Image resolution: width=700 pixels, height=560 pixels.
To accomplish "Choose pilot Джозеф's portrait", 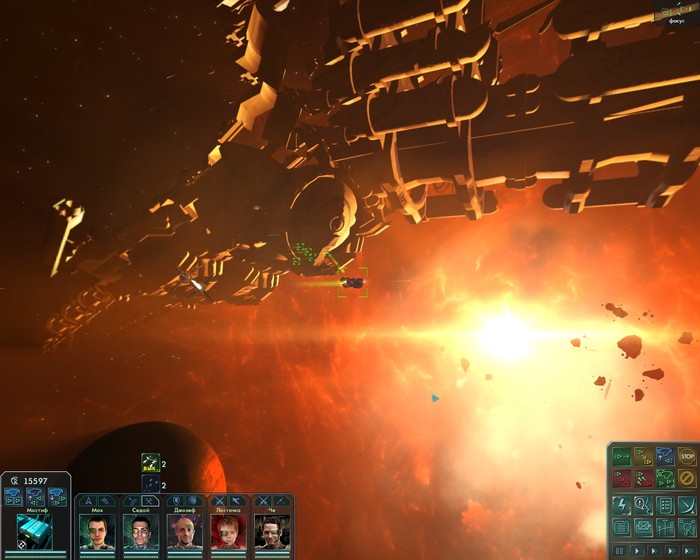I will click(x=185, y=529).
